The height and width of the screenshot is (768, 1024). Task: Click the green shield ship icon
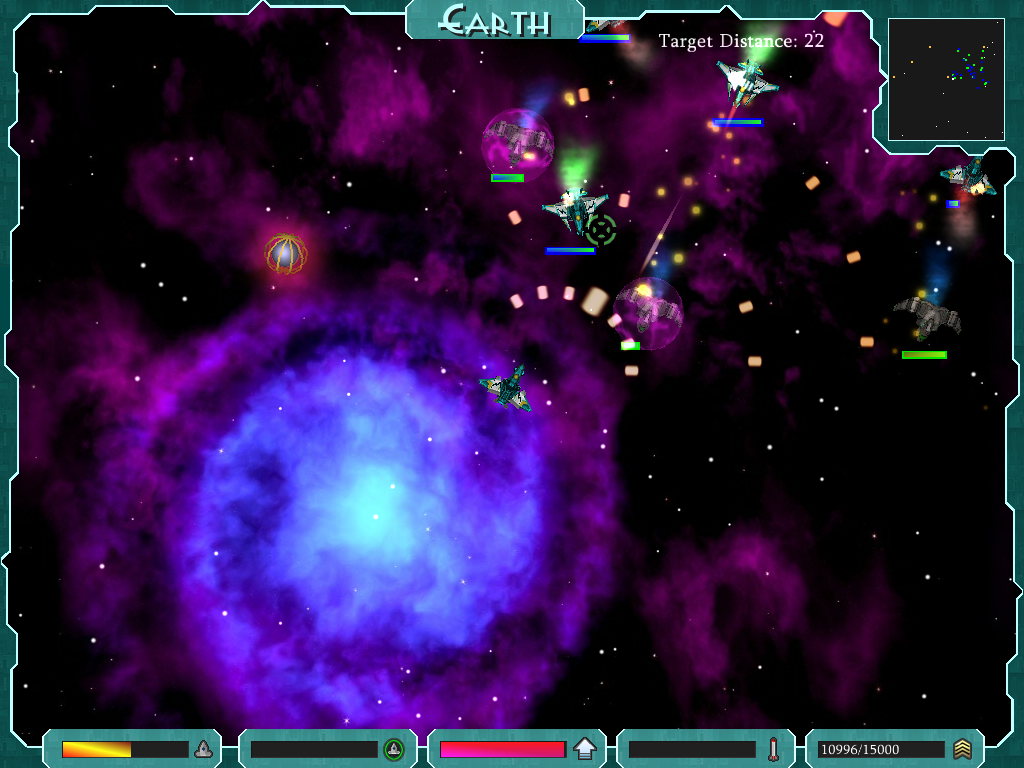[x=394, y=749]
